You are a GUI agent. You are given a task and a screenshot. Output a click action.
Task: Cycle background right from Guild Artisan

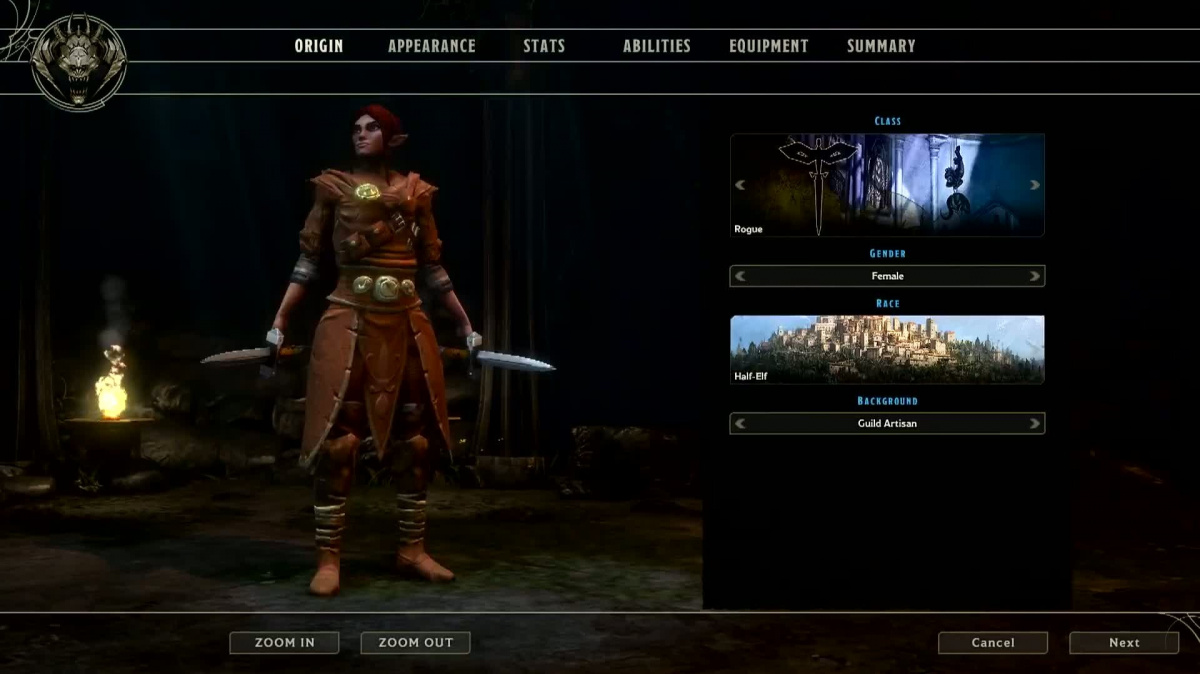click(x=1035, y=424)
